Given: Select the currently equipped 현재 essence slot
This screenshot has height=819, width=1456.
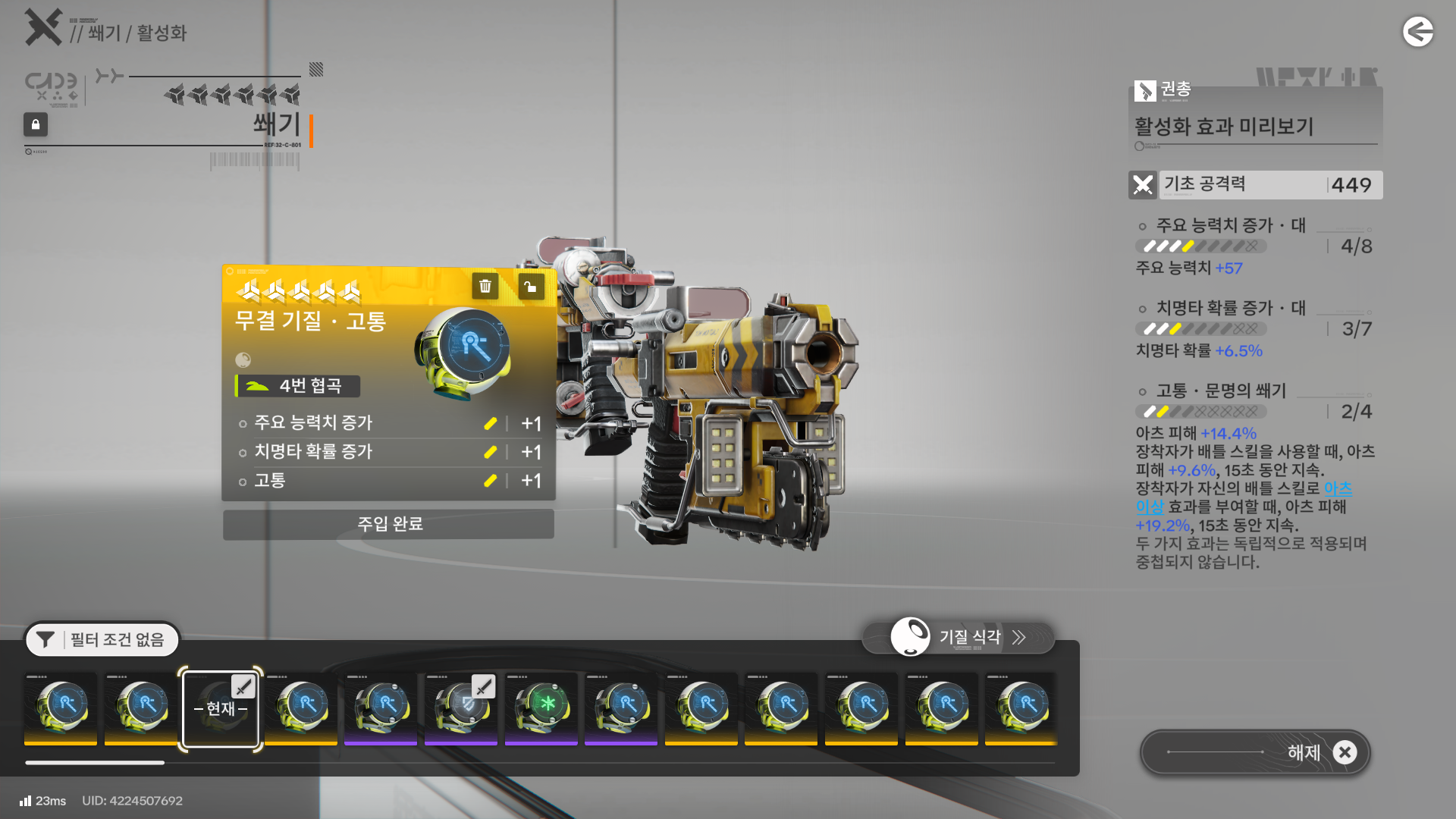Looking at the screenshot, I should (x=221, y=708).
